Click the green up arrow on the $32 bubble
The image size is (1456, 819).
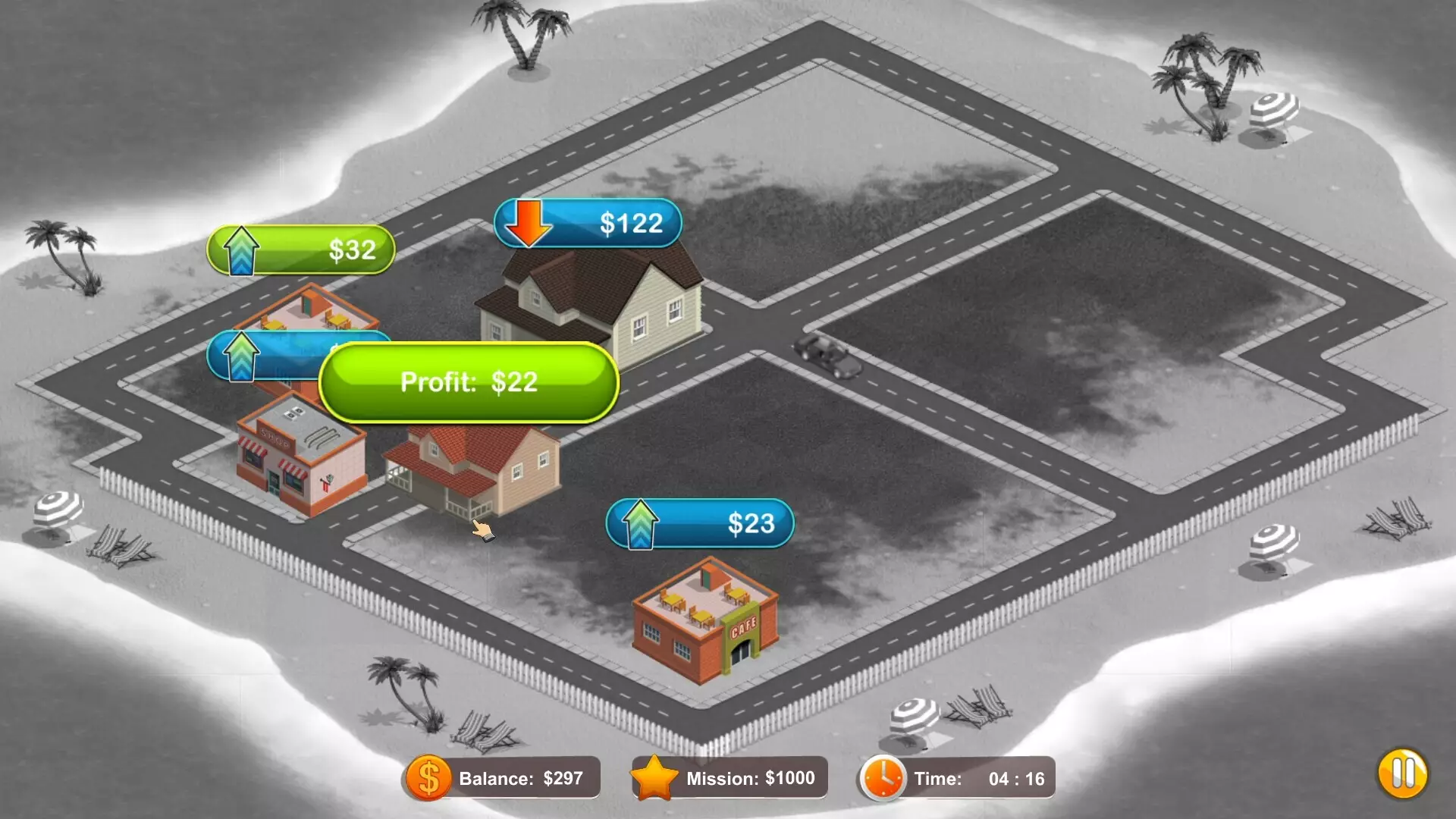pyautogui.click(x=240, y=249)
